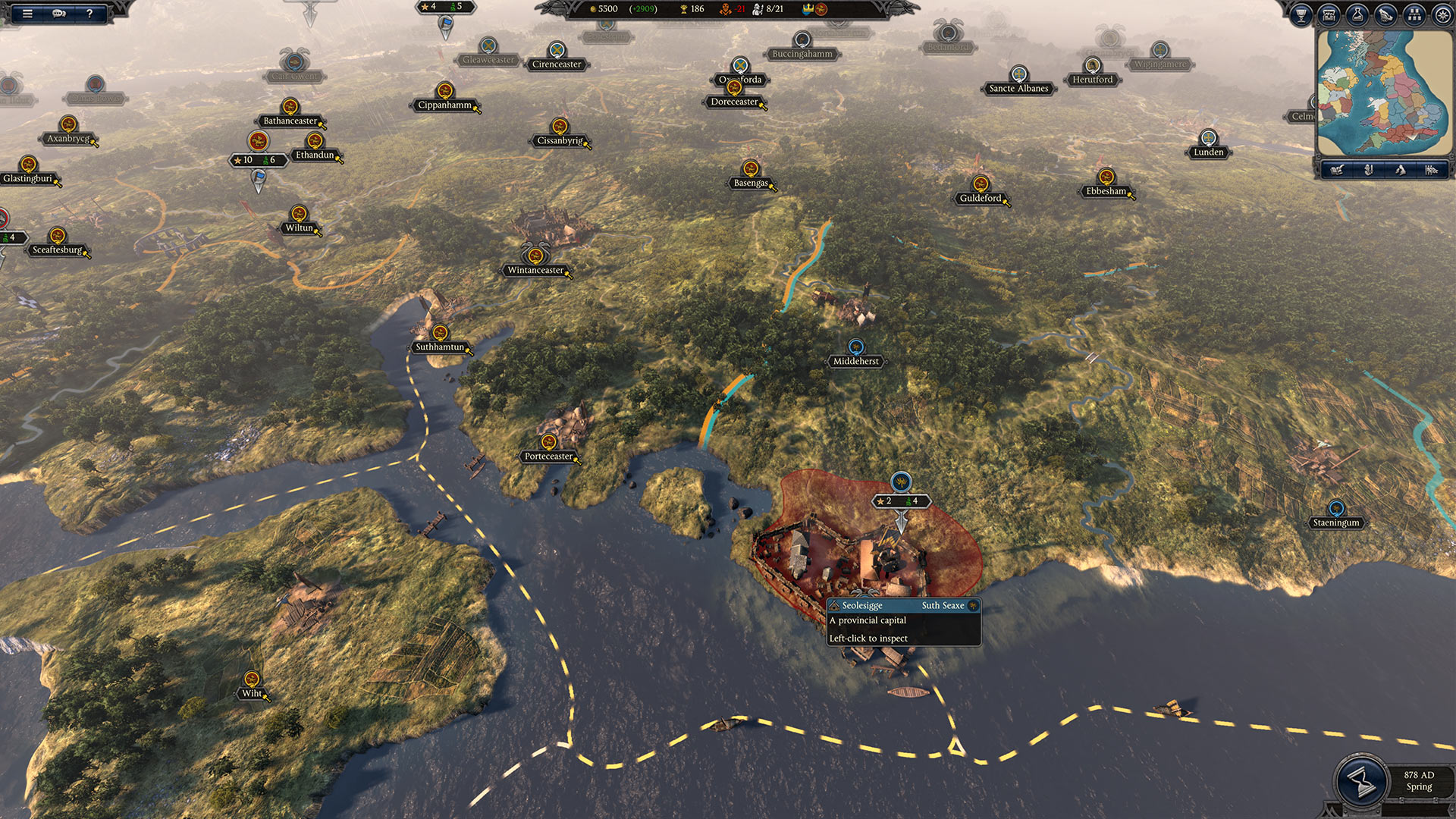Click the last icon under the minimap
1456x819 pixels.
(x=1431, y=170)
